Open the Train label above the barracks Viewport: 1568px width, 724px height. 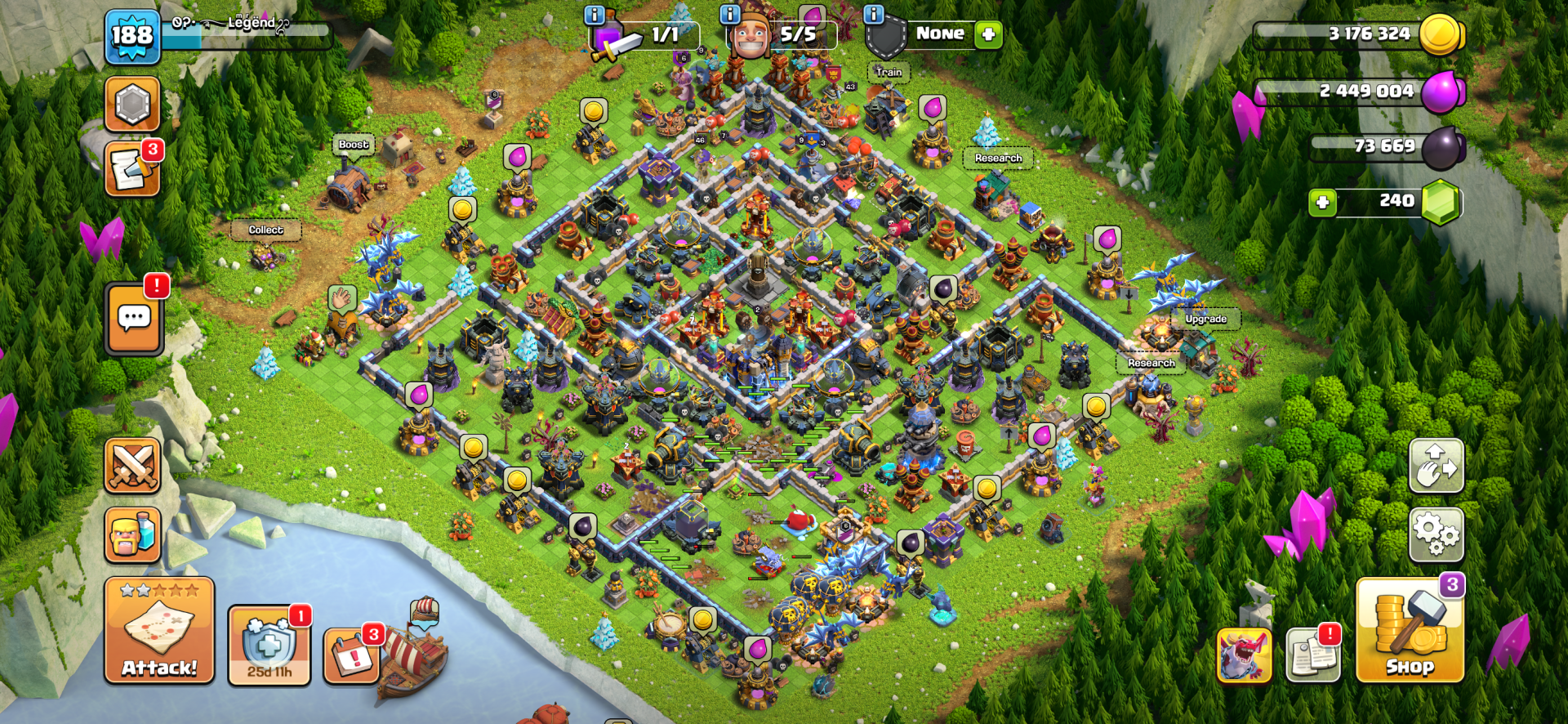pyautogui.click(x=888, y=73)
